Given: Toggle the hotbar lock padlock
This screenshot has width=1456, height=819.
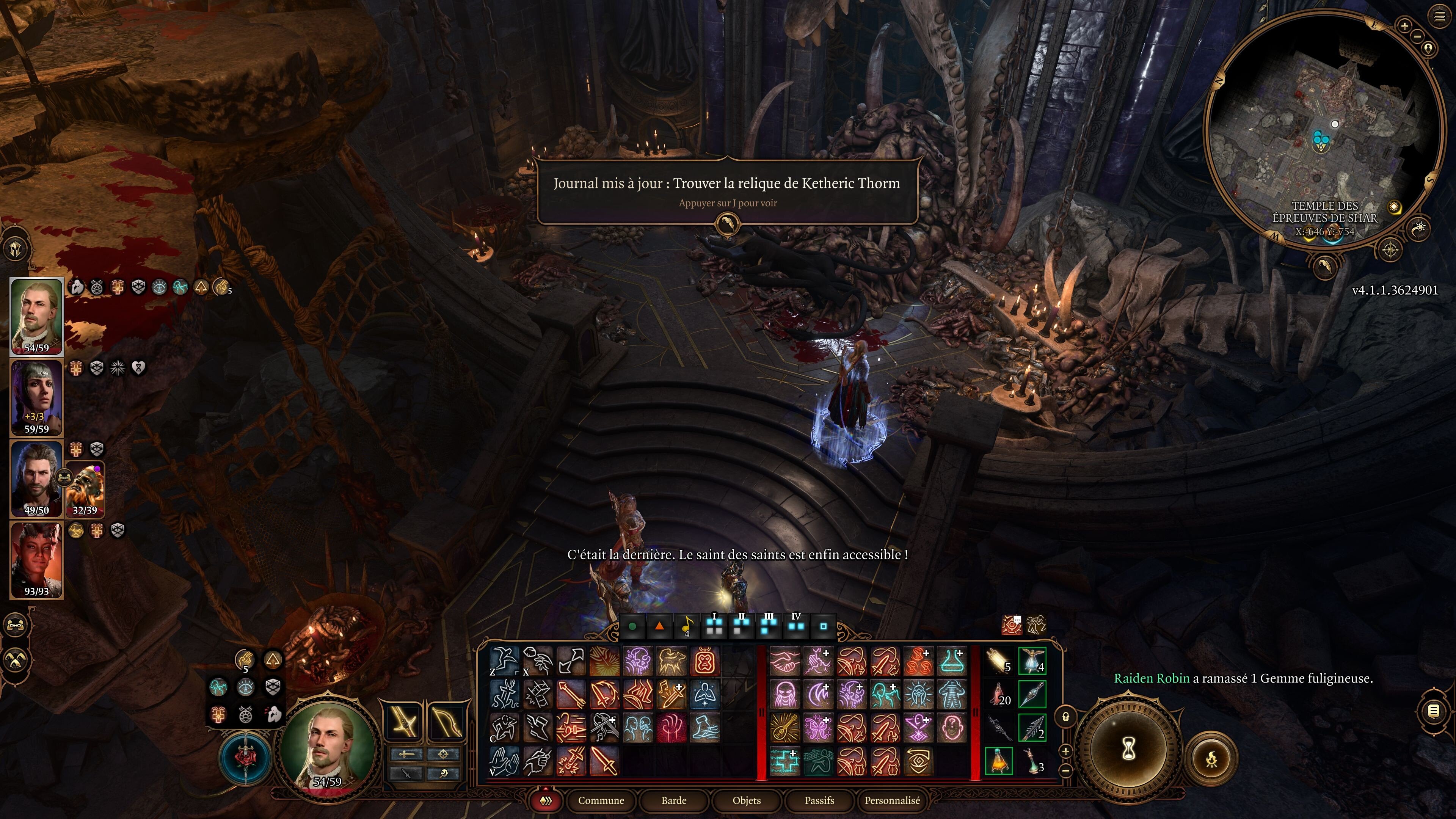Looking at the screenshot, I should pos(1066,717).
